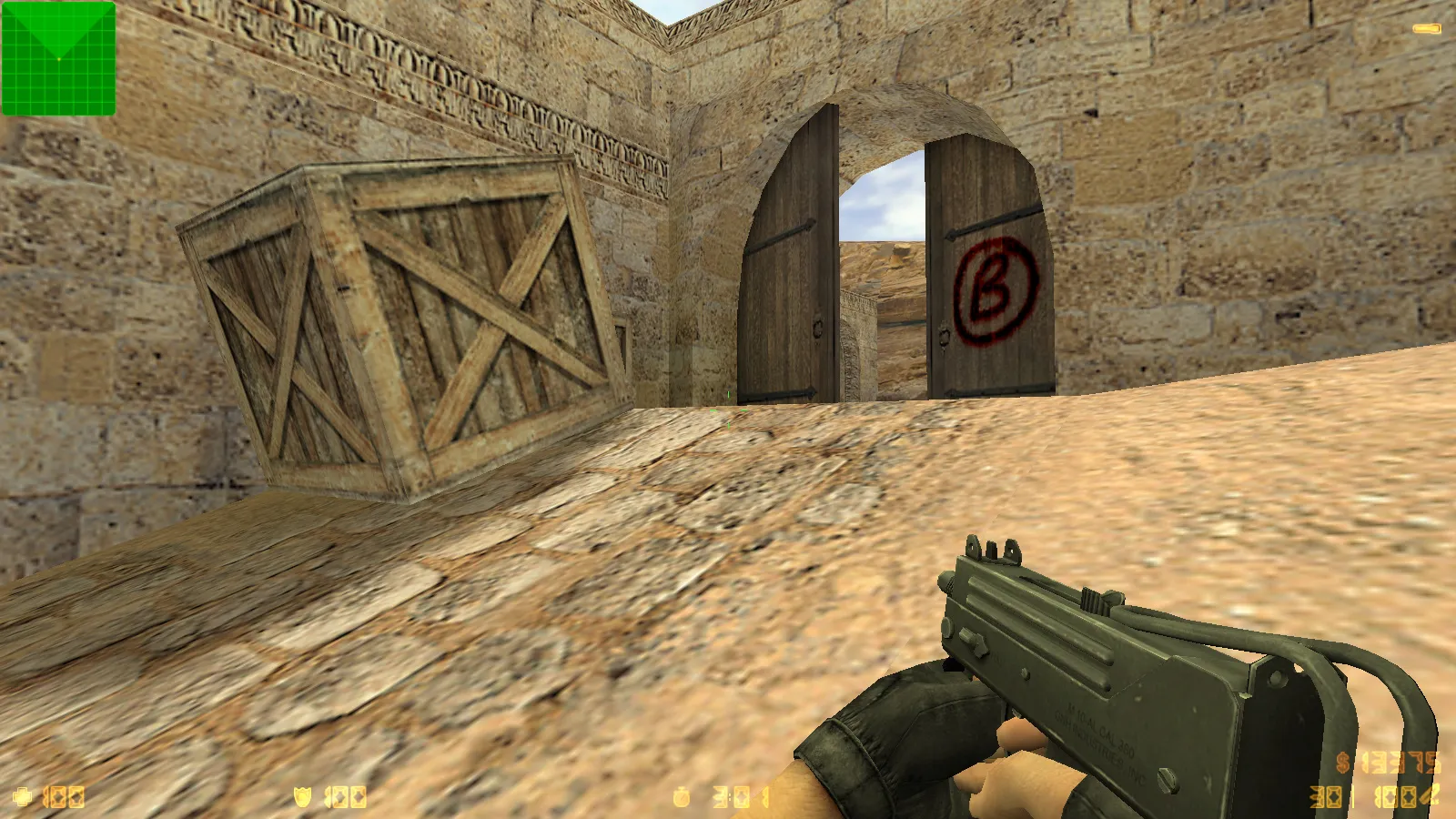The image size is (1456, 819).
Task: Click the ammo counter showing 30
Action: 1325,796
